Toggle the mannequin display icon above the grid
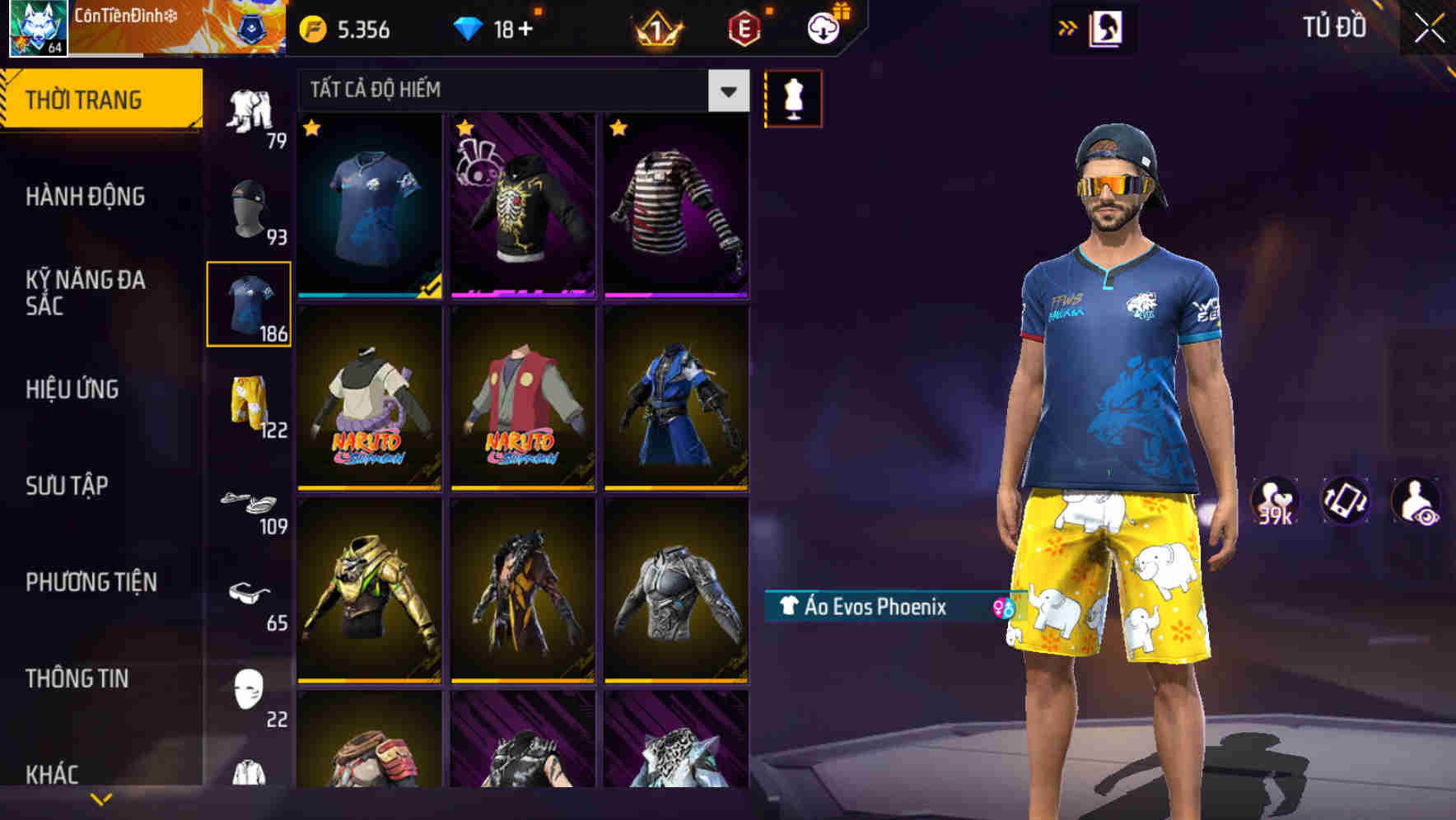Screen dimensions: 1456x820 (x=794, y=97)
